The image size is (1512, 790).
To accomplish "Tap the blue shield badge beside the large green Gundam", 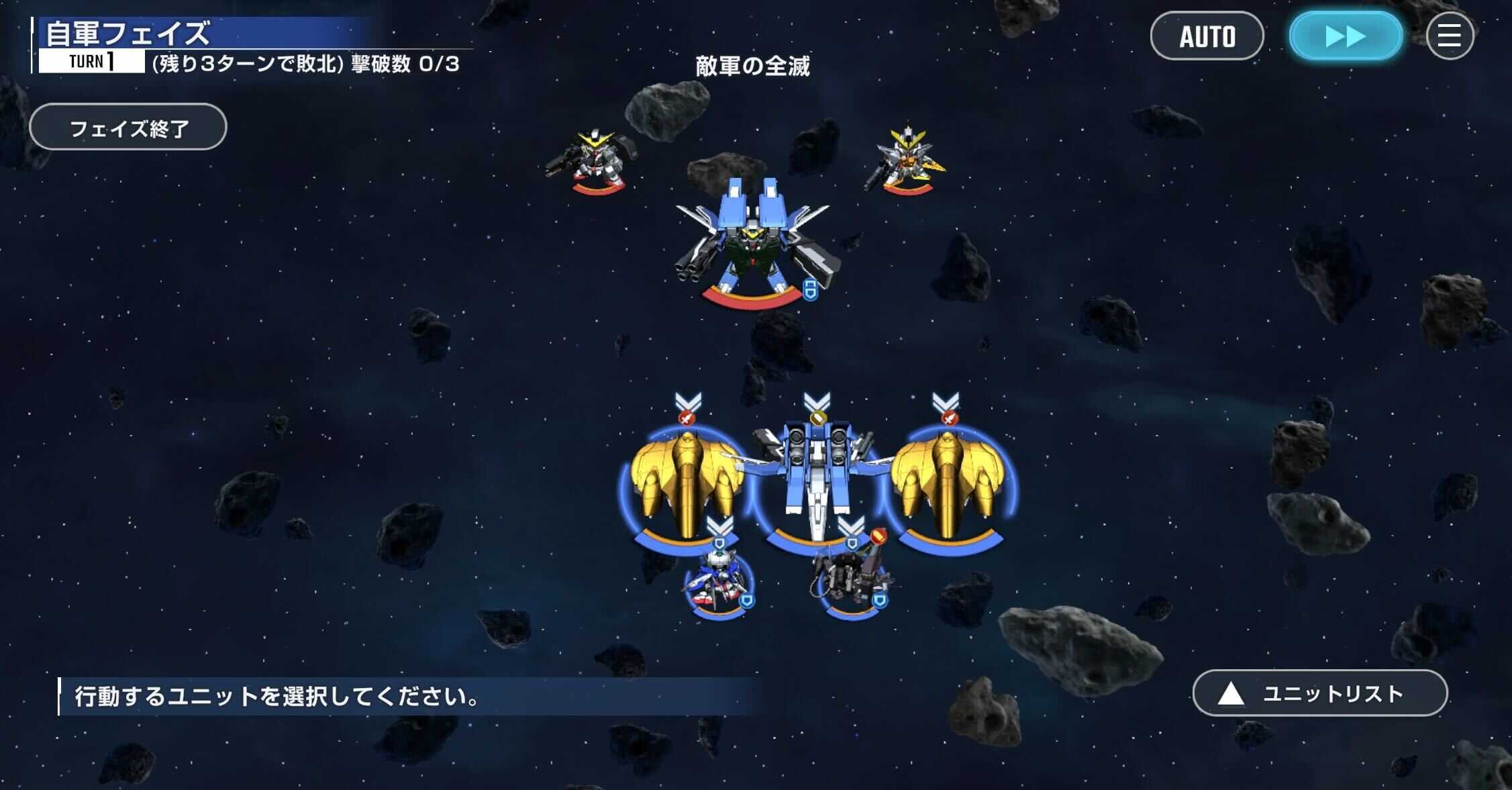I will click(x=811, y=291).
